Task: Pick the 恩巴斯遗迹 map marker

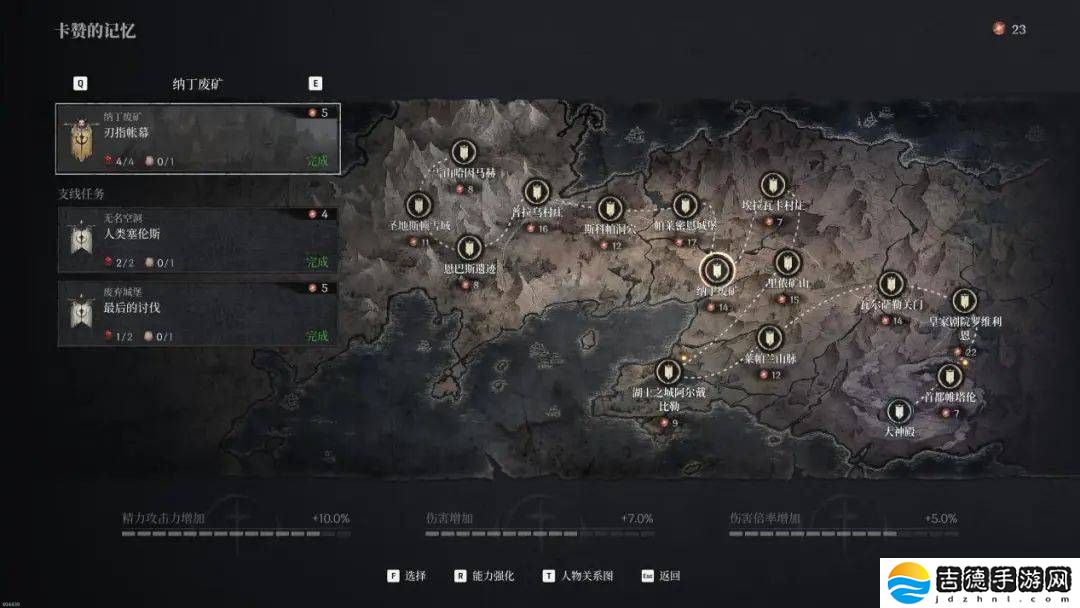Action: point(468,247)
